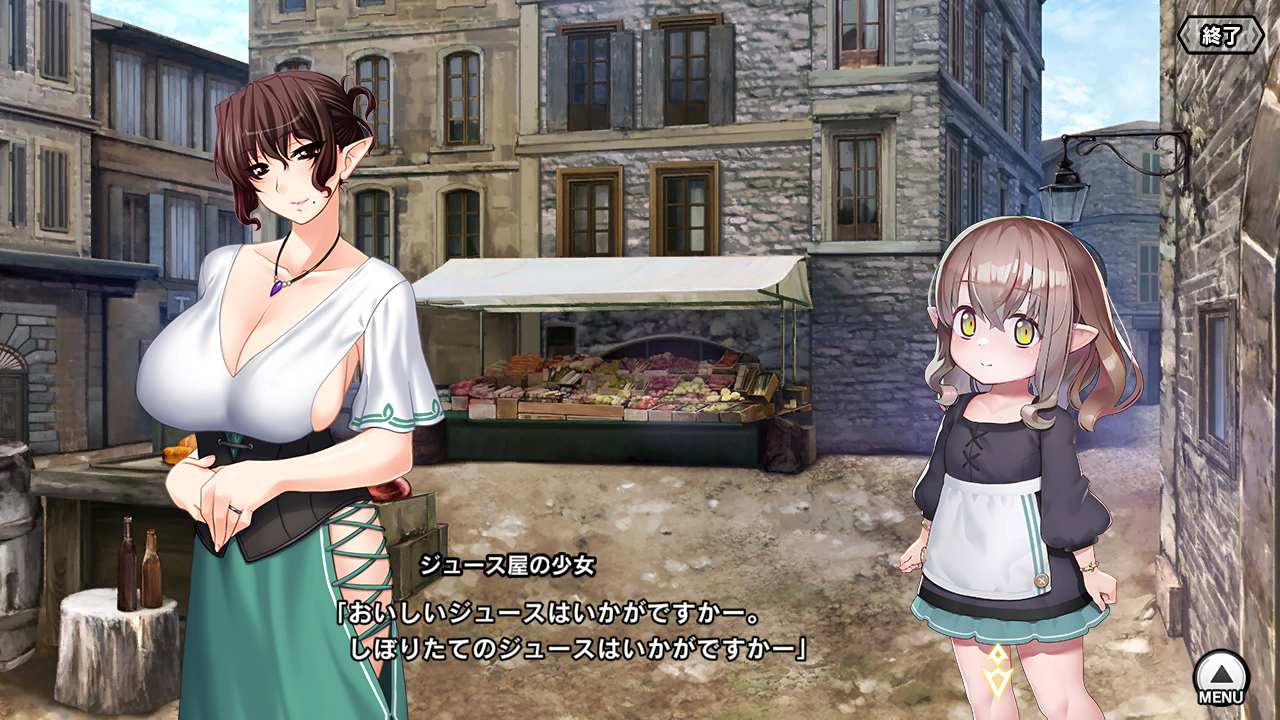Open the MENU triangle button
Image resolution: width=1280 pixels, height=720 pixels.
pos(1221,675)
